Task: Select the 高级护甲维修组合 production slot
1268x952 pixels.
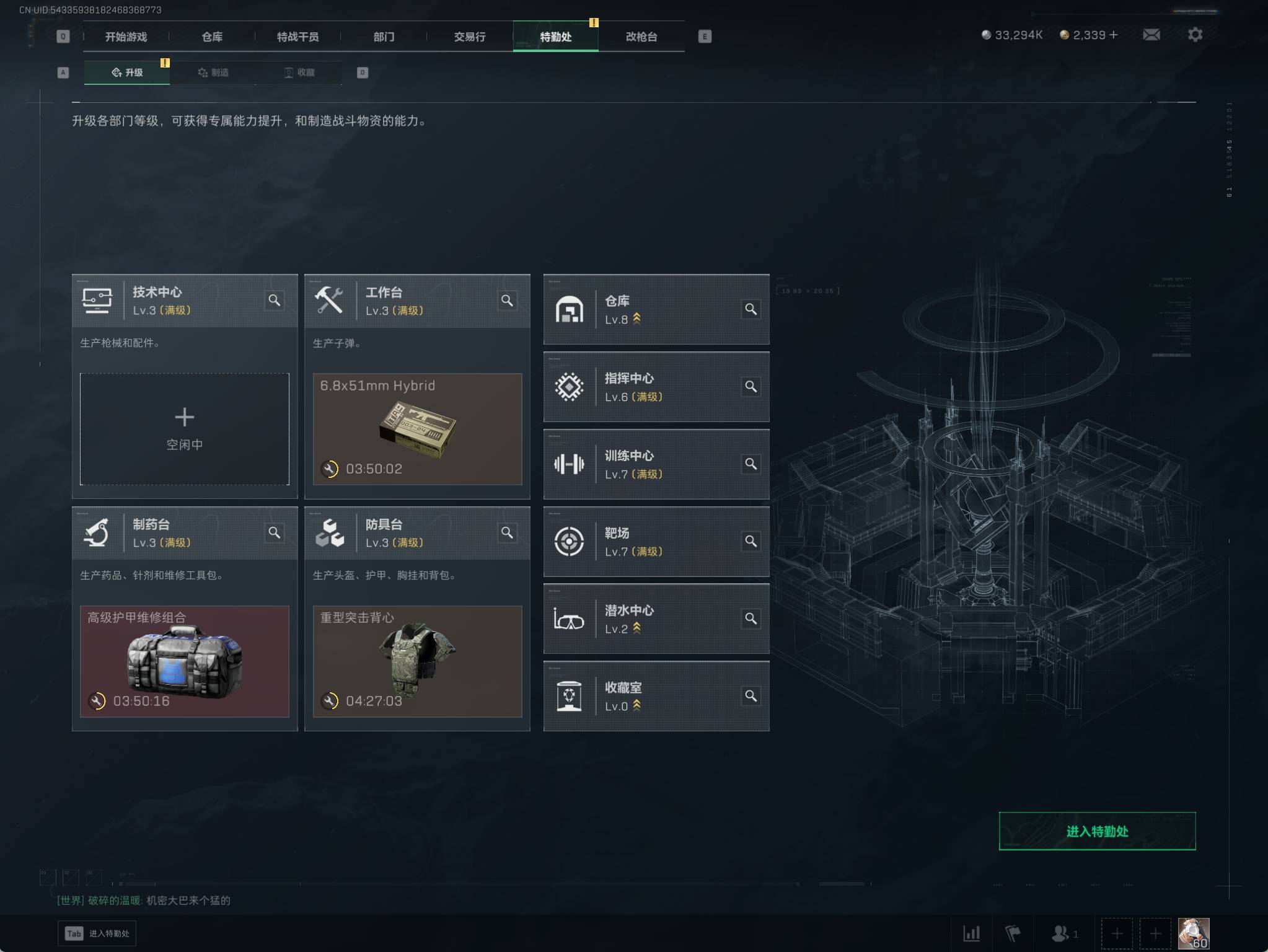Action: click(x=185, y=661)
